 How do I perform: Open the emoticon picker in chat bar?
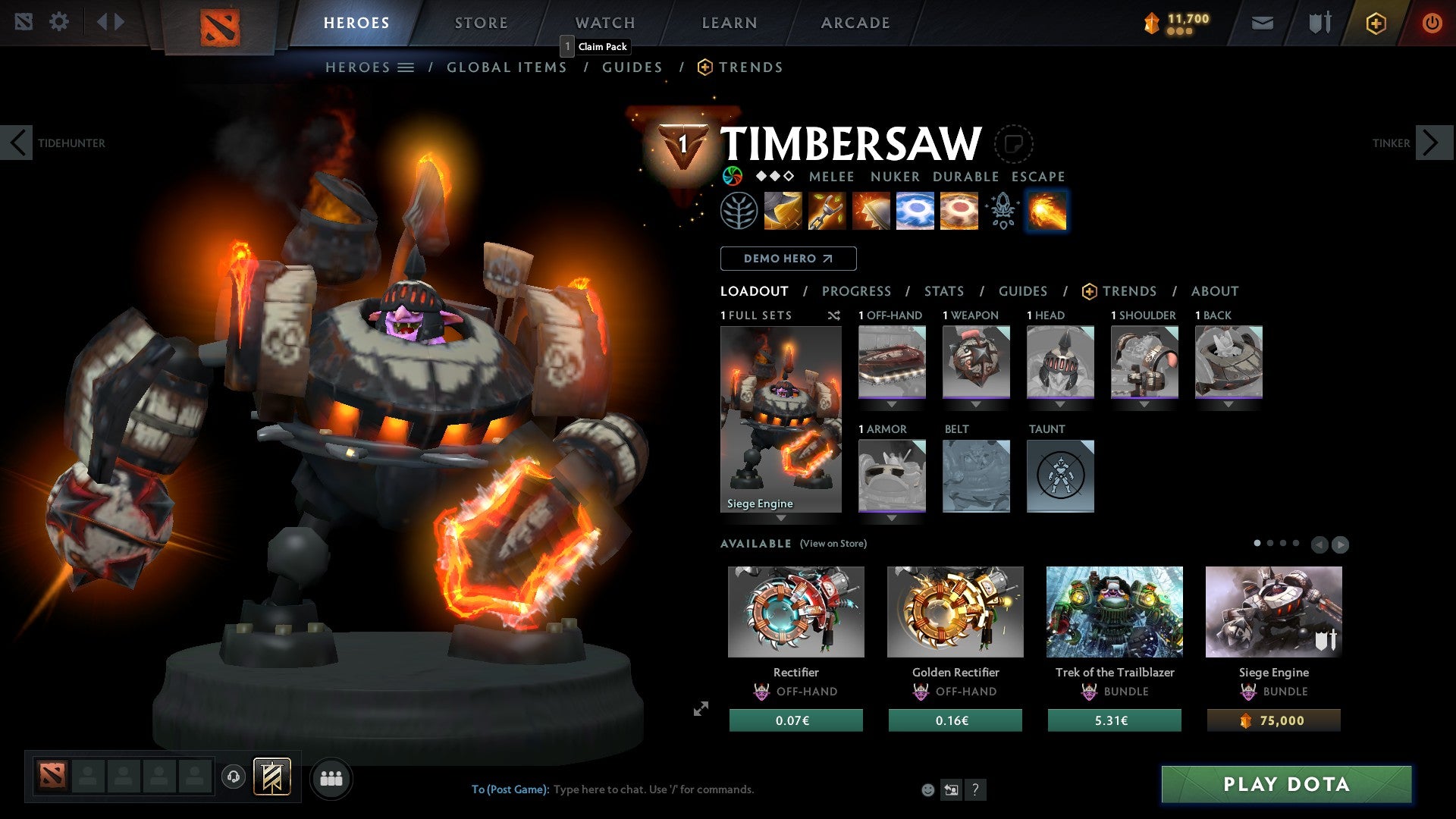[927, 789]
